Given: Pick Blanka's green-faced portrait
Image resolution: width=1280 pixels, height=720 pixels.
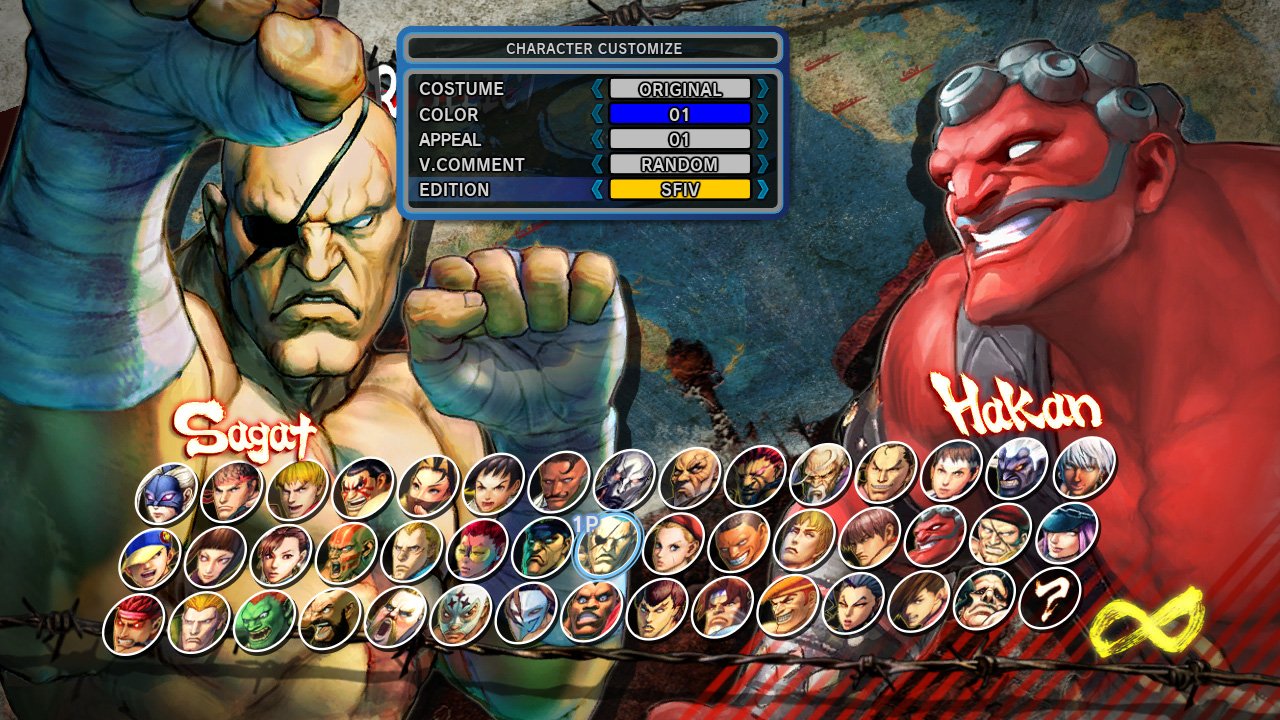Looking at the screenshot, I should pyautogui.click(x=264, y=620).
